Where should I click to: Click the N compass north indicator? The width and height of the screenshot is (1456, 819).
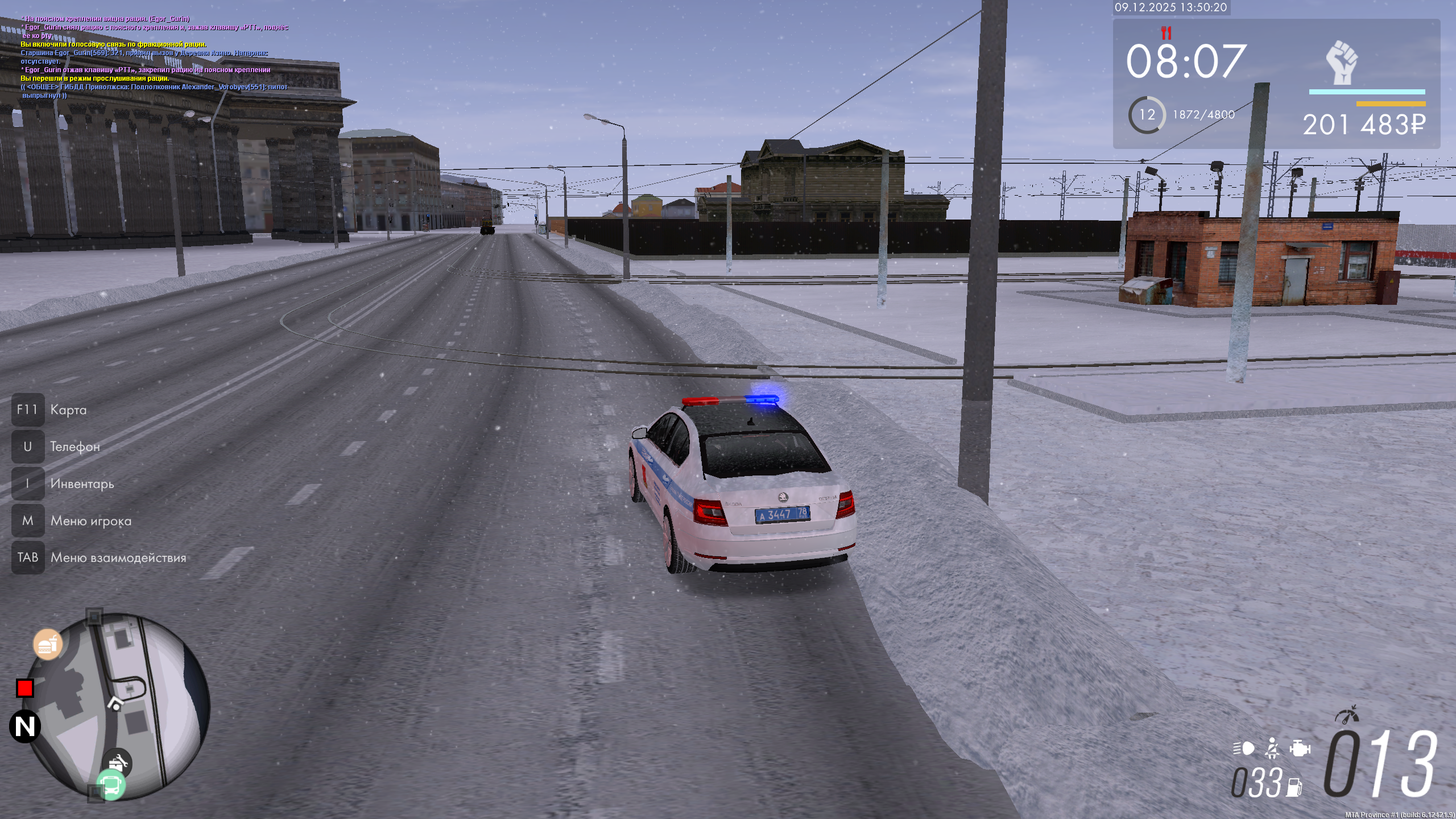coord(25,726)
